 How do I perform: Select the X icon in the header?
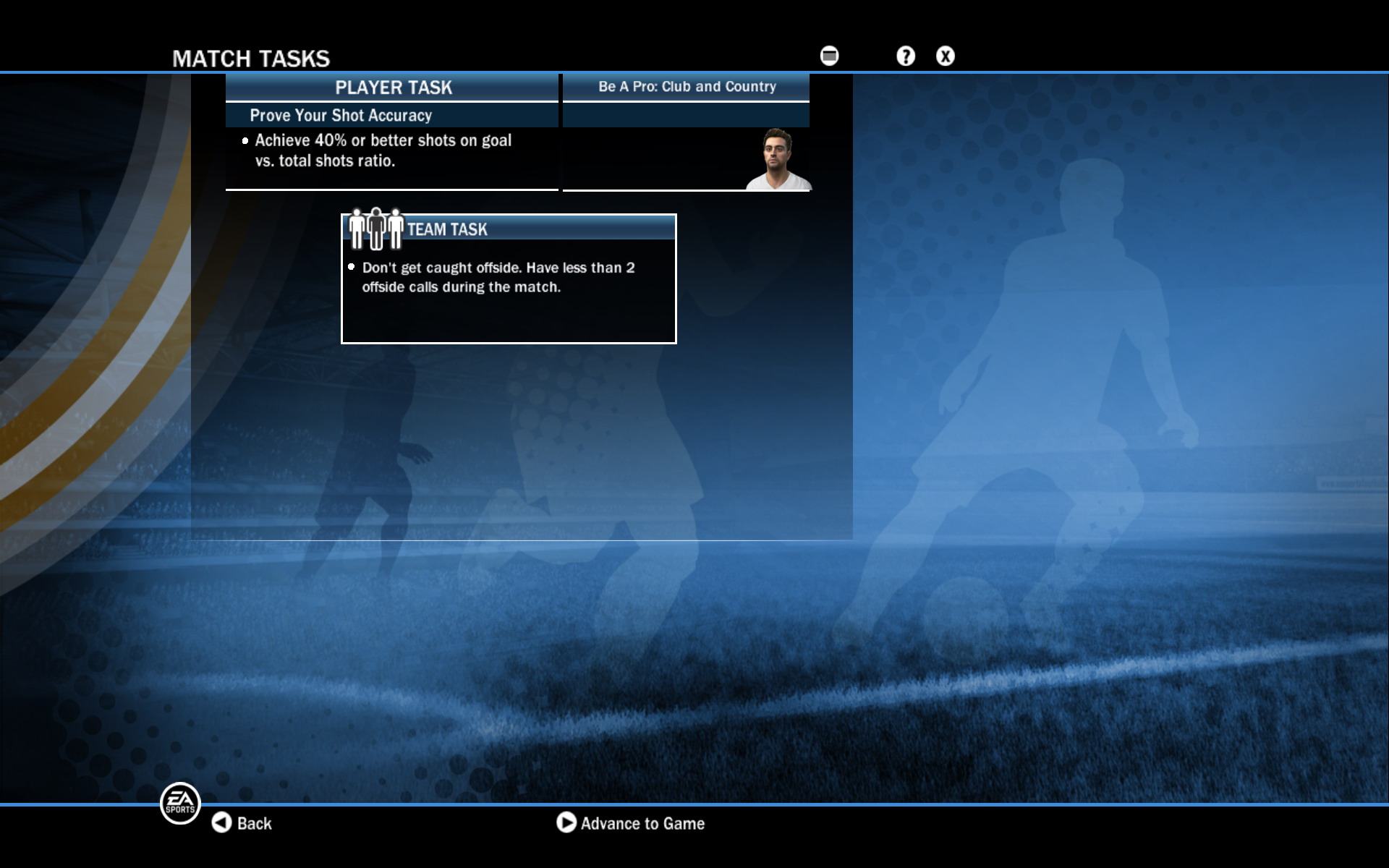coord(946,56)
